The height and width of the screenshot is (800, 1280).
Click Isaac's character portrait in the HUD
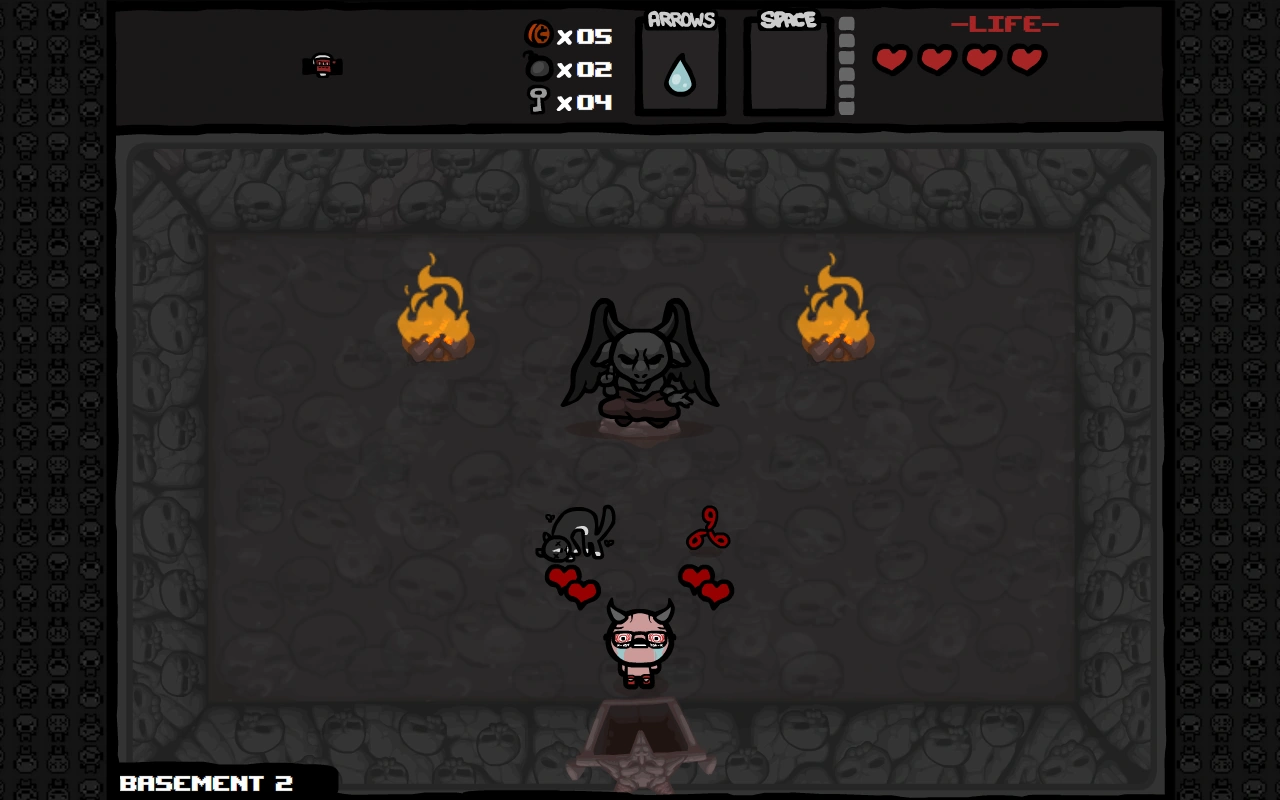click(x=323, y=64)
